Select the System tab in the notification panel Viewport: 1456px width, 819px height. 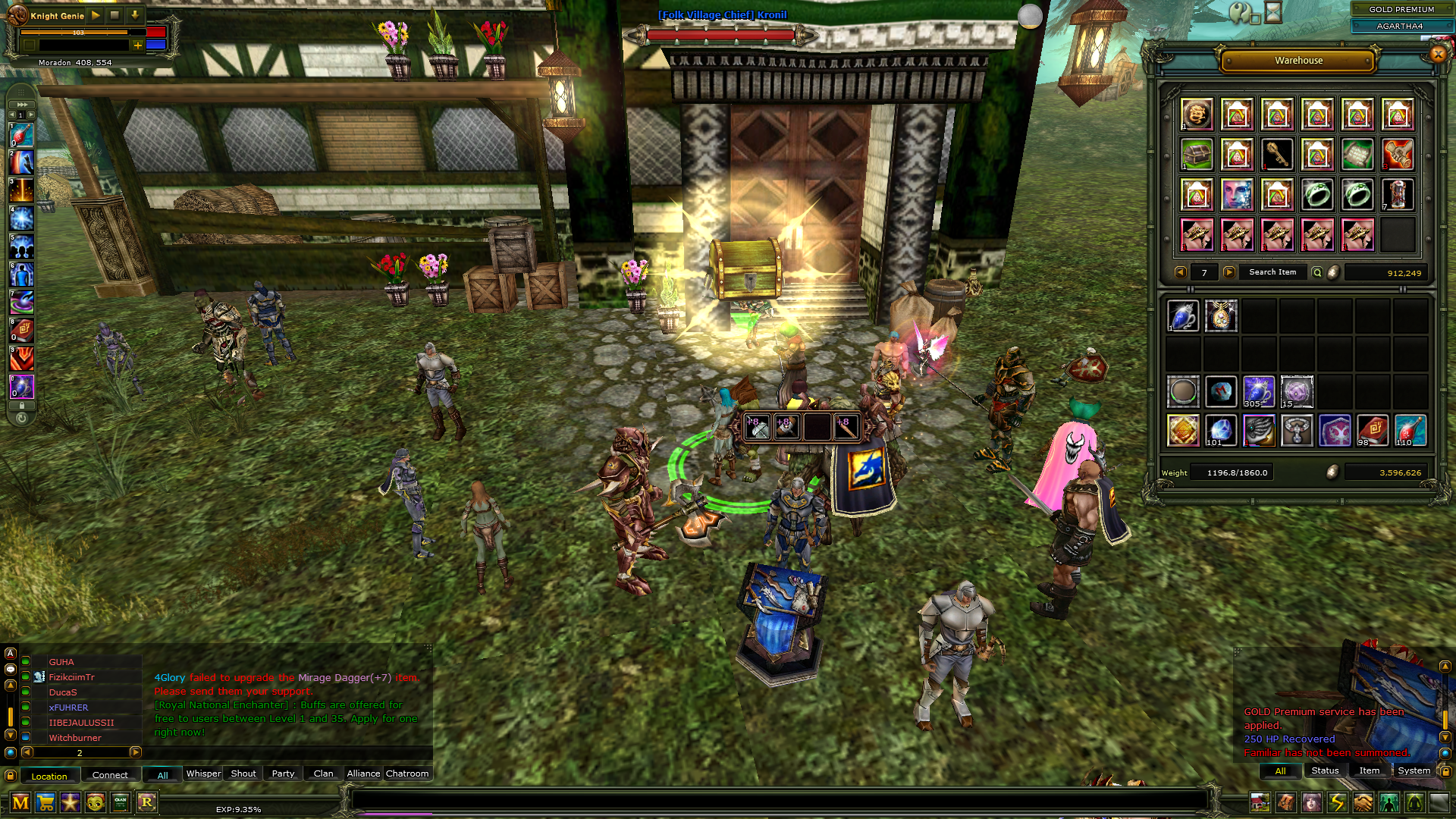(1414, 770)
